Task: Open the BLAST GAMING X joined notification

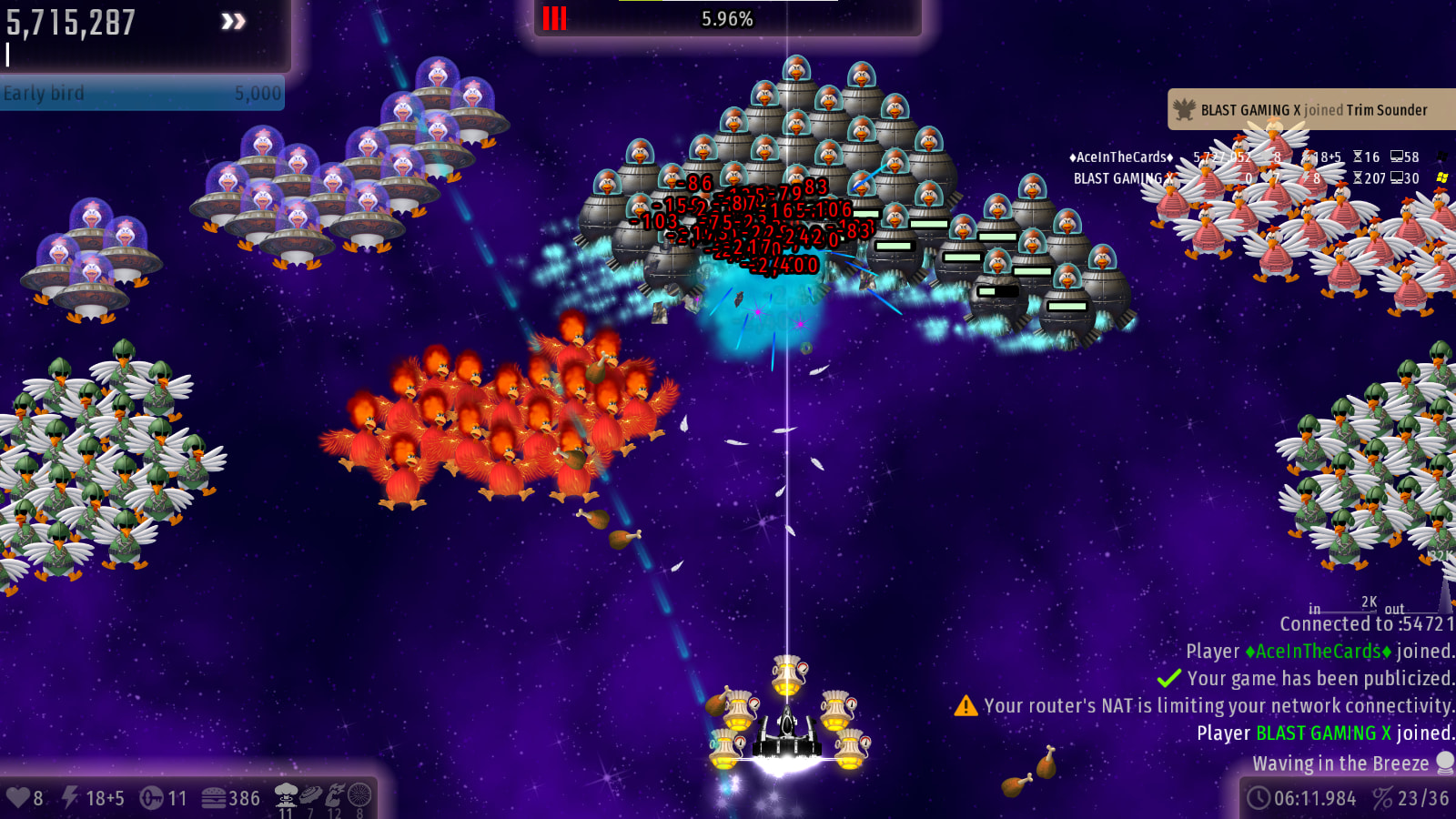Action: tap(1310, 110)
